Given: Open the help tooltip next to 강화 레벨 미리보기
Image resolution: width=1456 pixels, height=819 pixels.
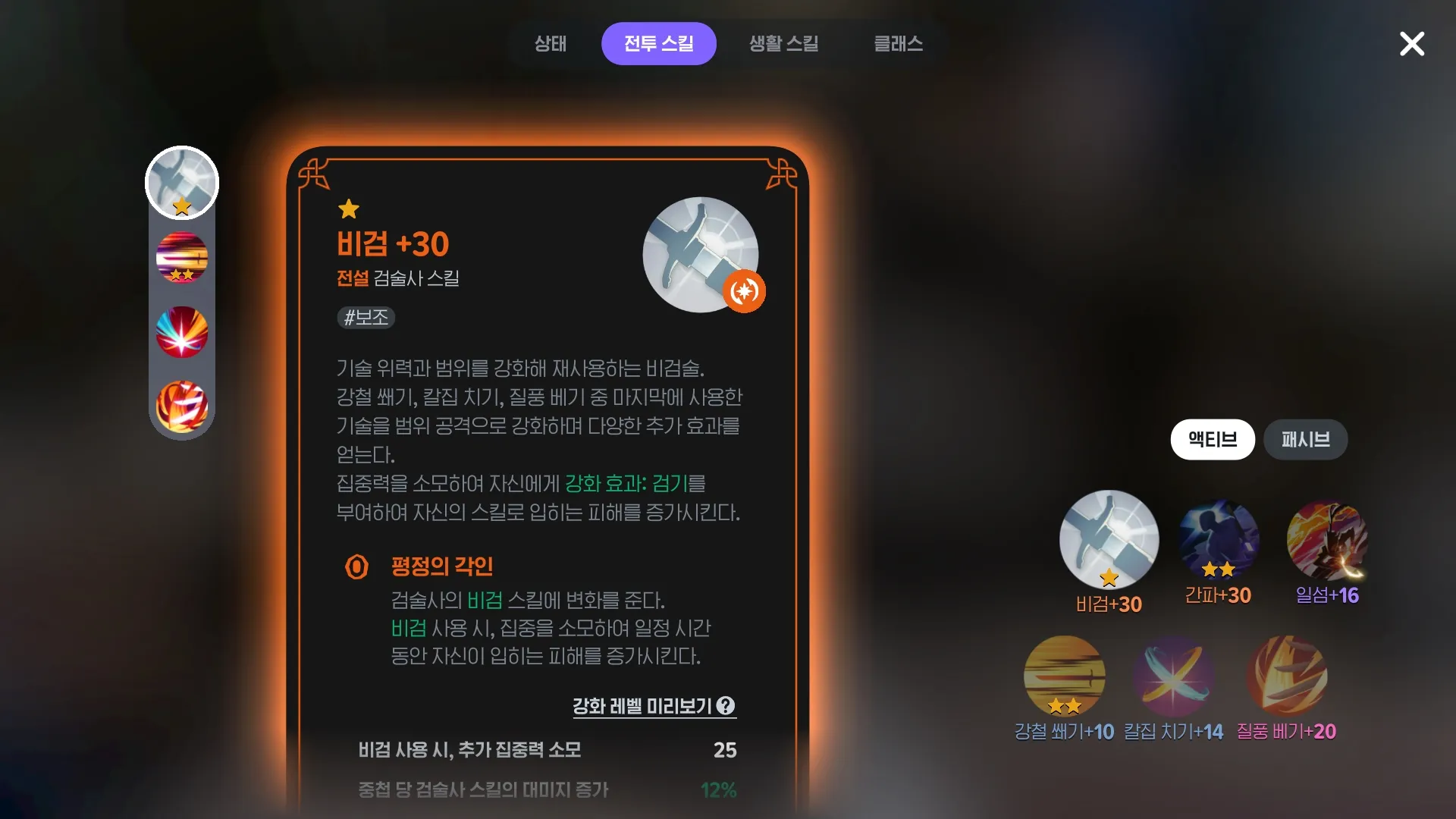Looking at the screenshot, I should tap(727, 706).
